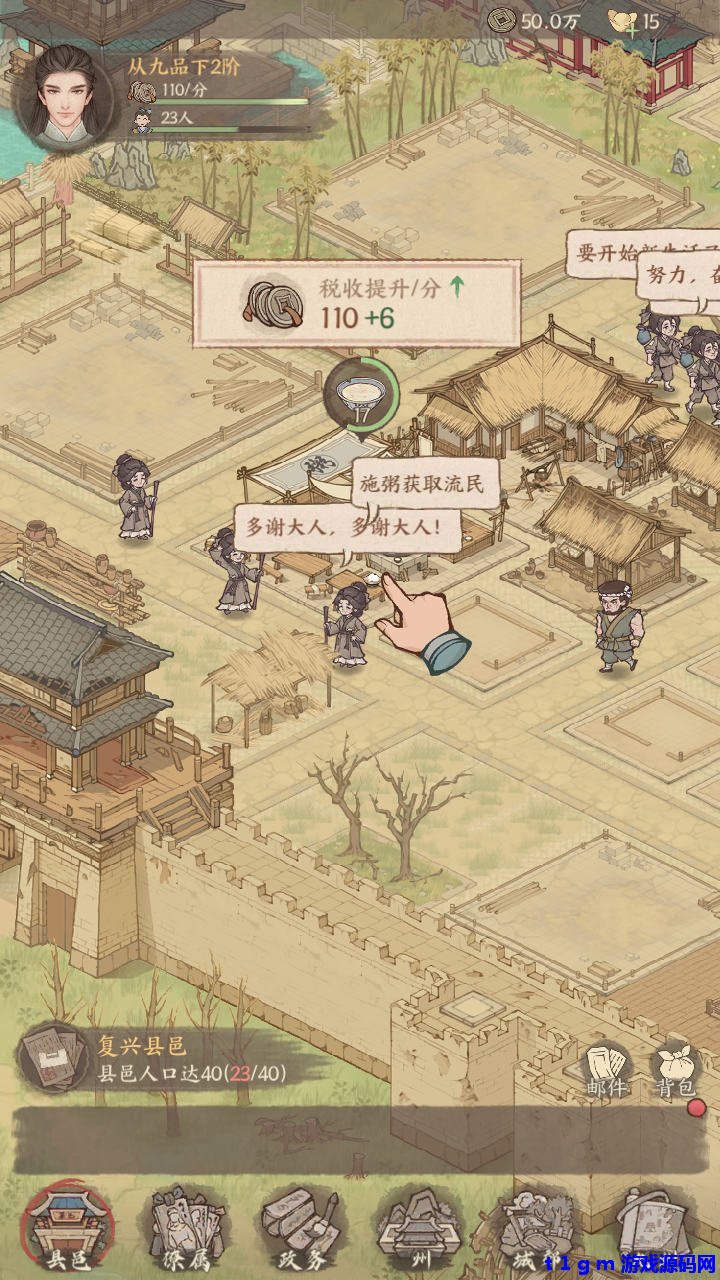Tap the gold ingot currency icon
Screen dimensions: 720x1280
pyautogui.click(x=625, y=21)
